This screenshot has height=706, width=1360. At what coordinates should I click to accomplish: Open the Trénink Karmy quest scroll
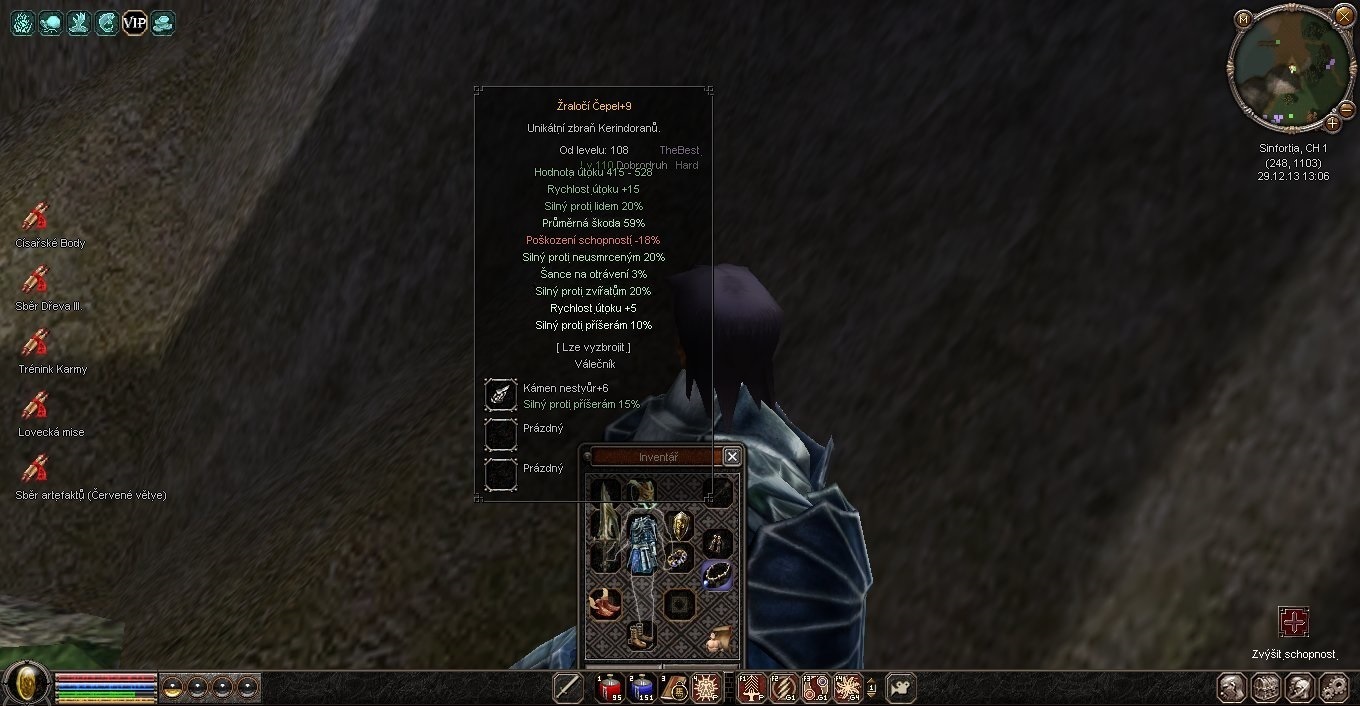click(x=36, y=343)
